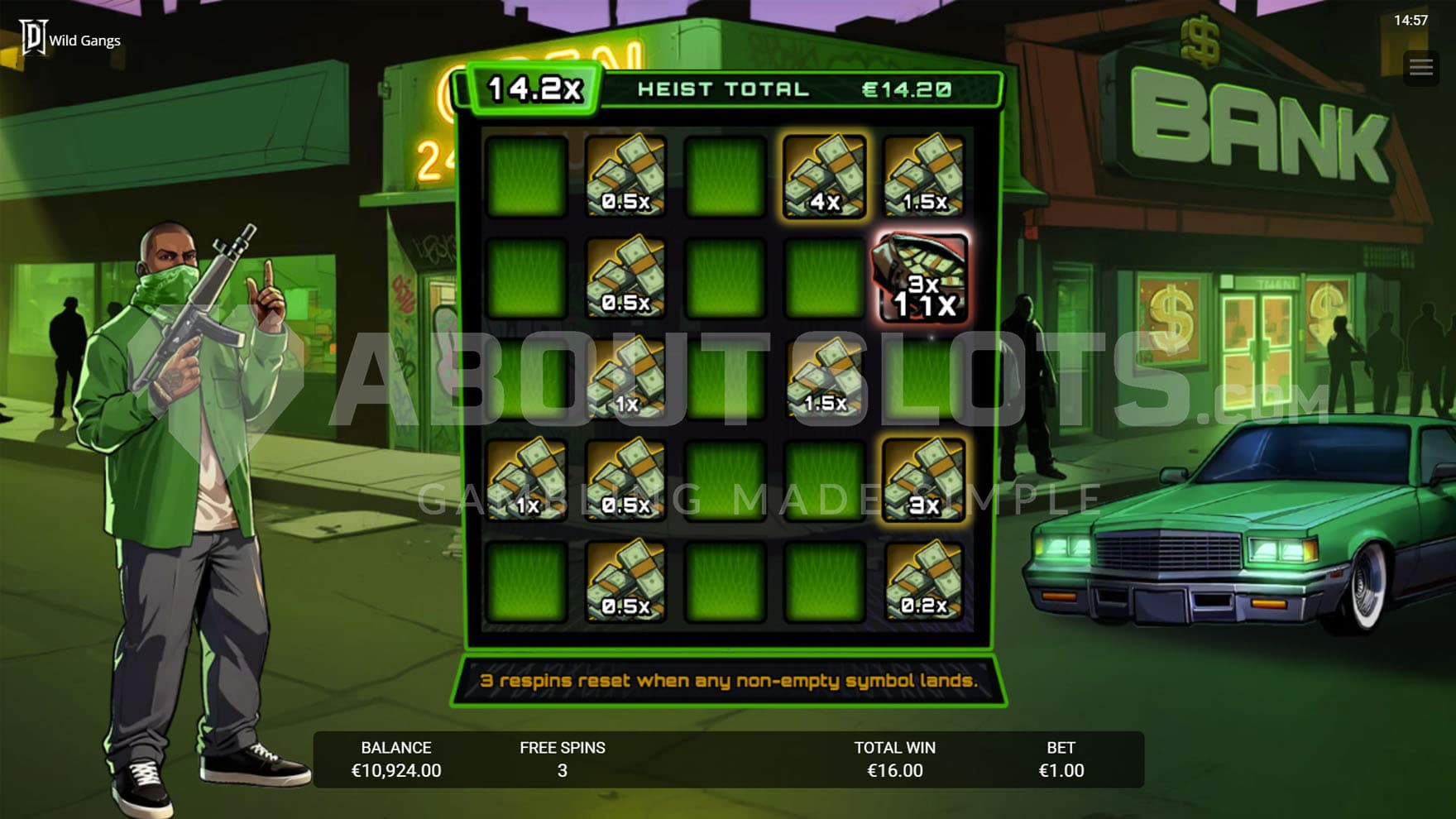Choose the 11x money bag tile
The height and width of the screenshot is (819, 1456).
pyautogui.click(x=923, y=278)
